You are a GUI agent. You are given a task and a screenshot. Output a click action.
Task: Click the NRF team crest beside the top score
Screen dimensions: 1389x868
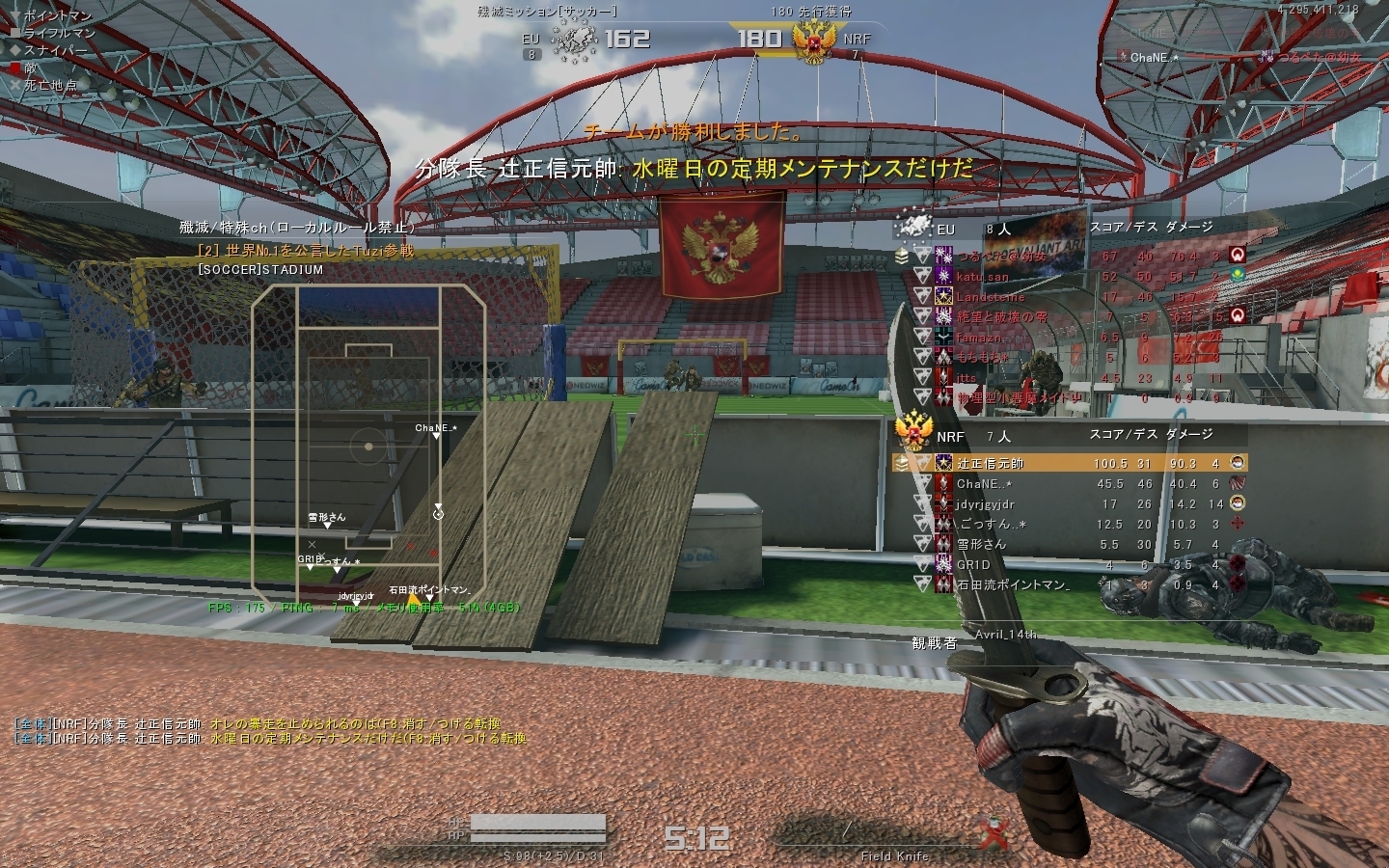(x=812, y=40)
